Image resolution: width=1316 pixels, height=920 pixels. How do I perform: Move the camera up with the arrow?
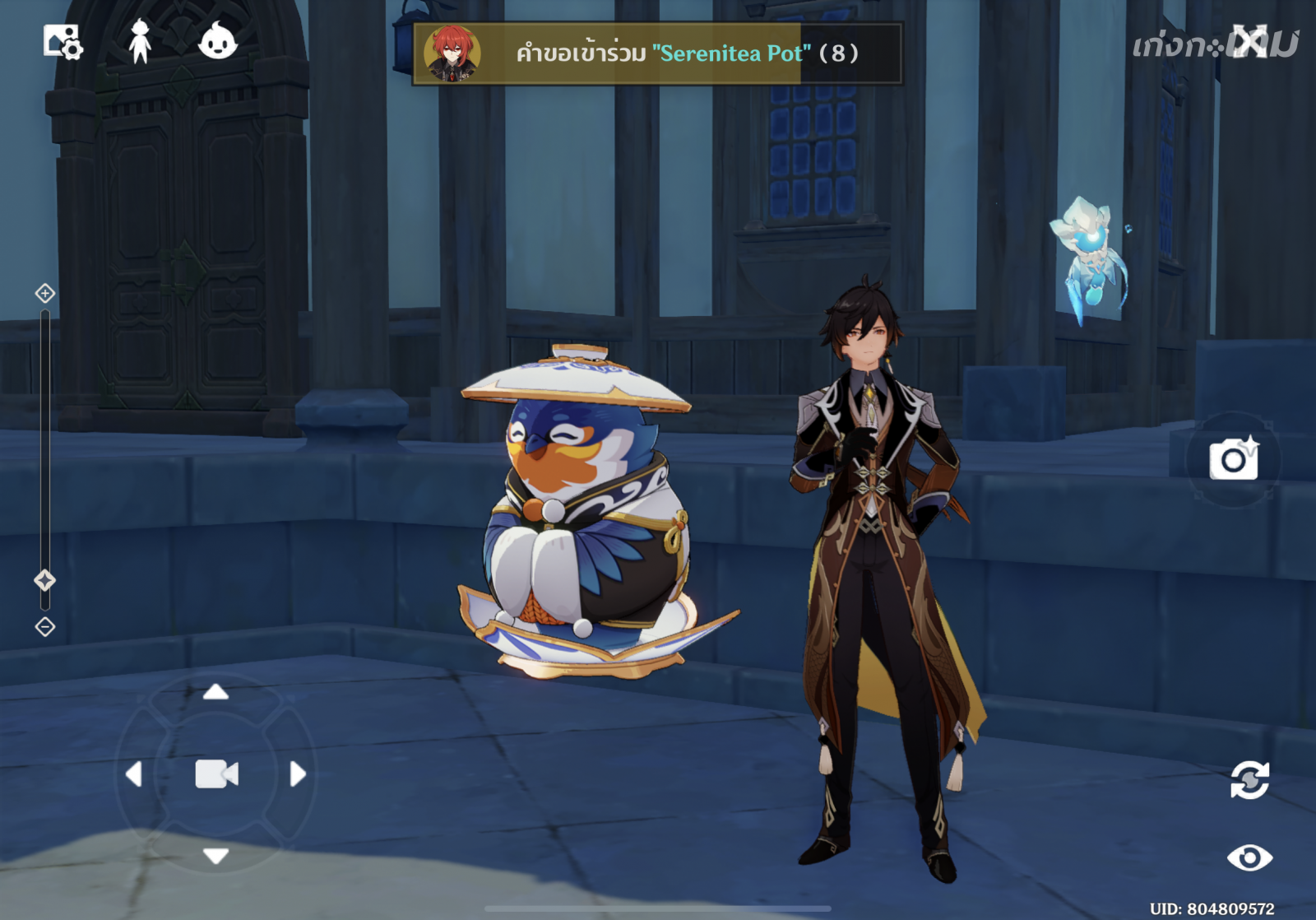(x=215, y=692)
